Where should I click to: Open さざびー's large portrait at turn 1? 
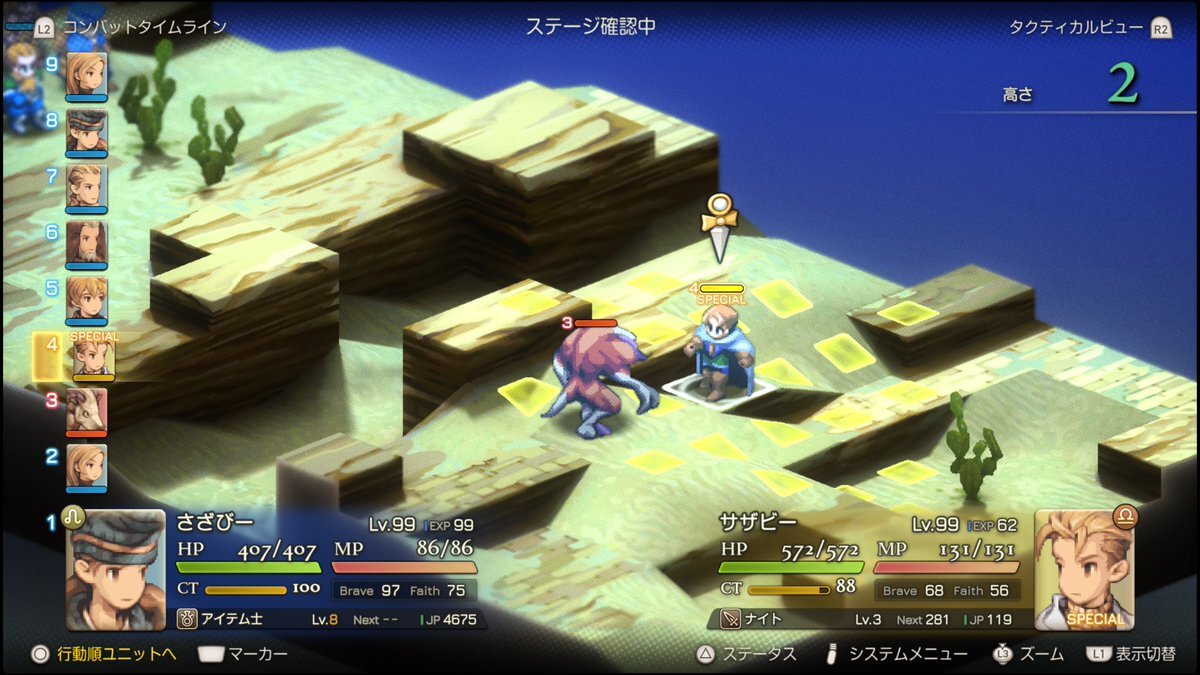pos(116,570)
